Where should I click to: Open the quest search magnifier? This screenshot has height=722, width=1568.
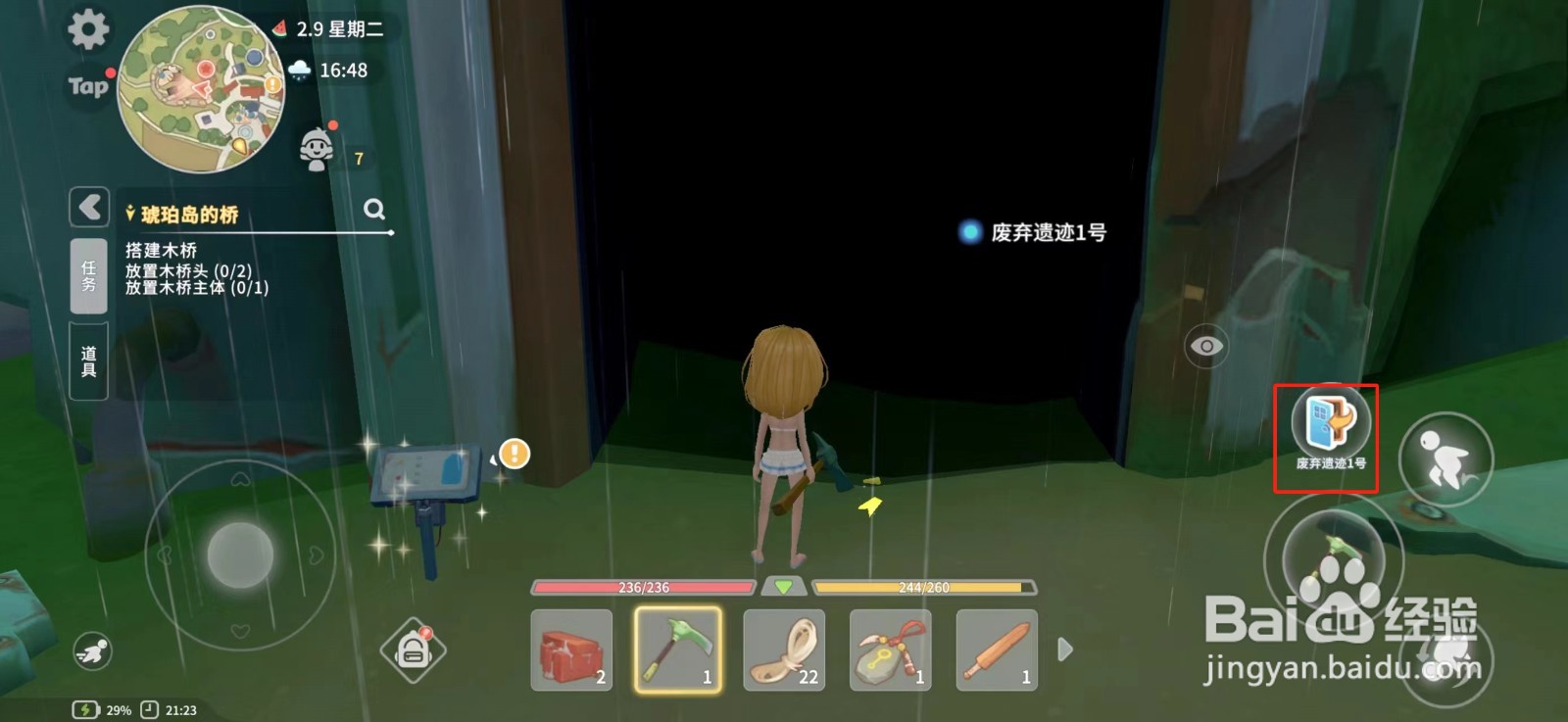[373, 210]
